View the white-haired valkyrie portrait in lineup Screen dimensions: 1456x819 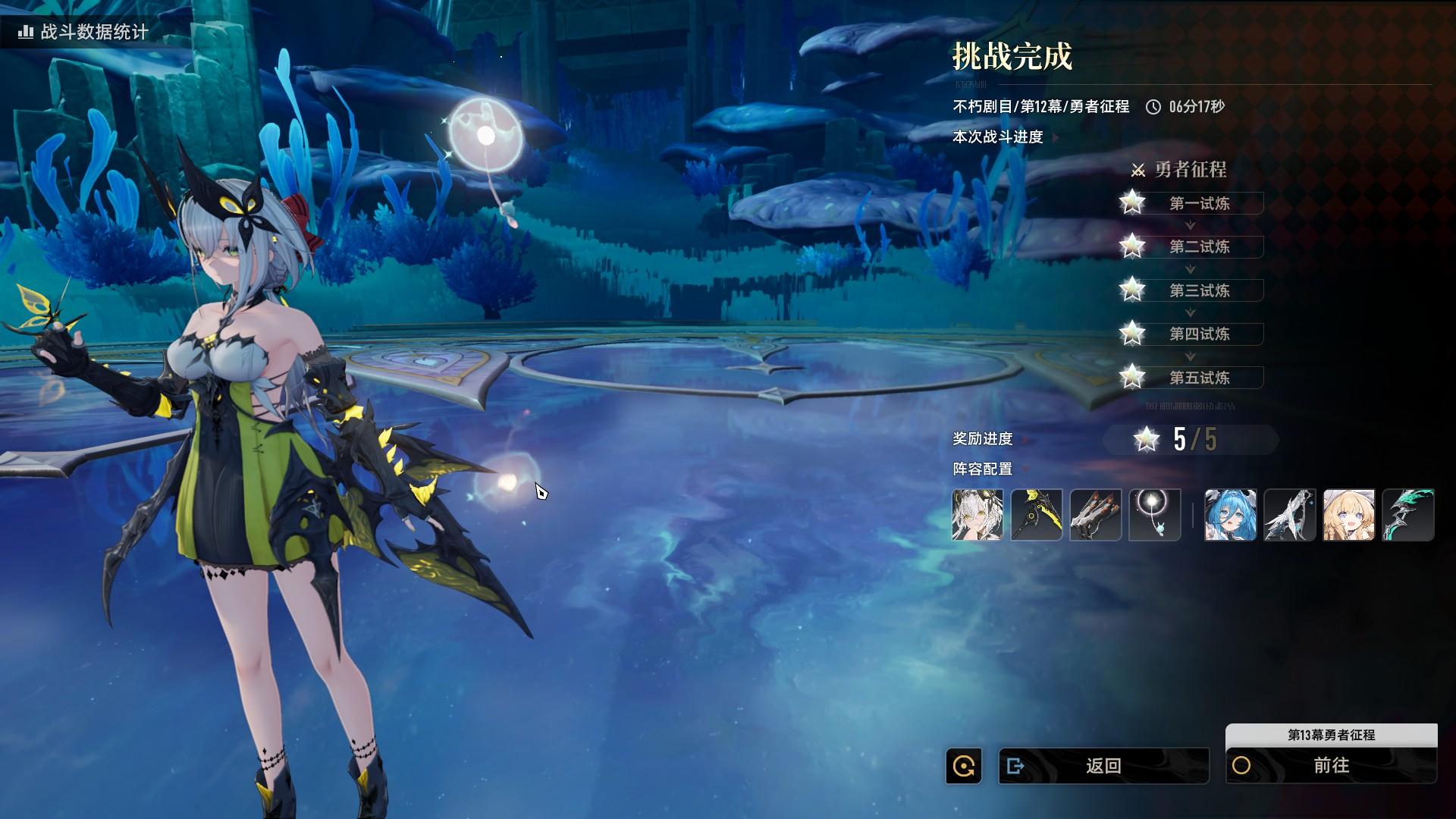977,515
